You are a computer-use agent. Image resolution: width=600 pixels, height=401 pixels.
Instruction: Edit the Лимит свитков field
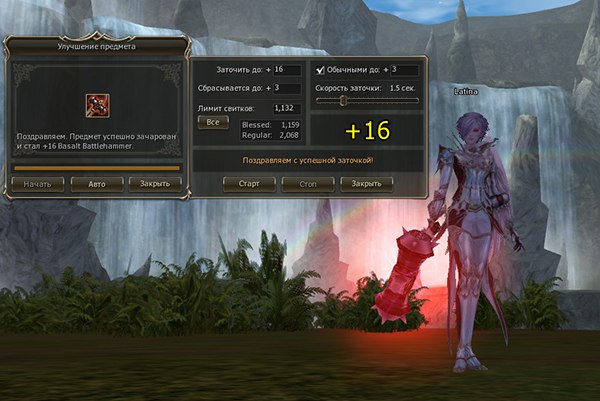pos(288,108)
